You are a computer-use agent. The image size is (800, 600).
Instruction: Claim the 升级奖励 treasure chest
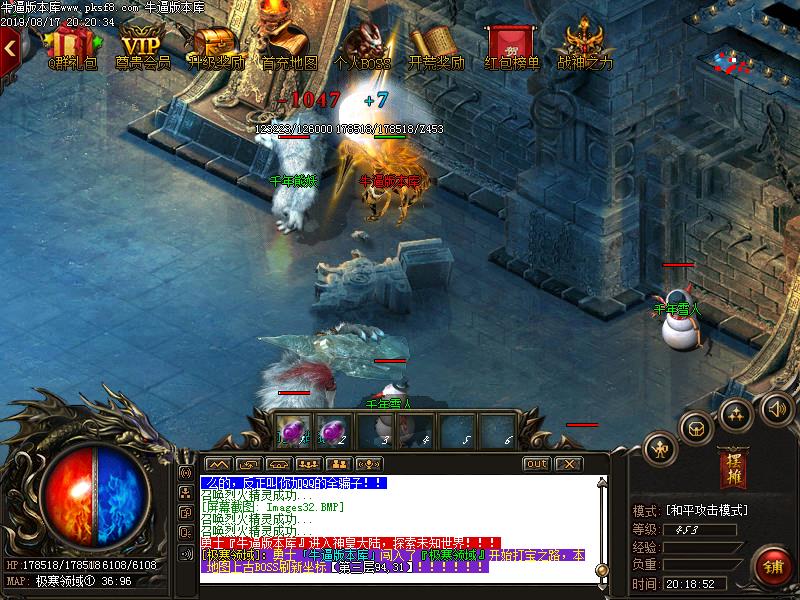(x=214, y=46)
